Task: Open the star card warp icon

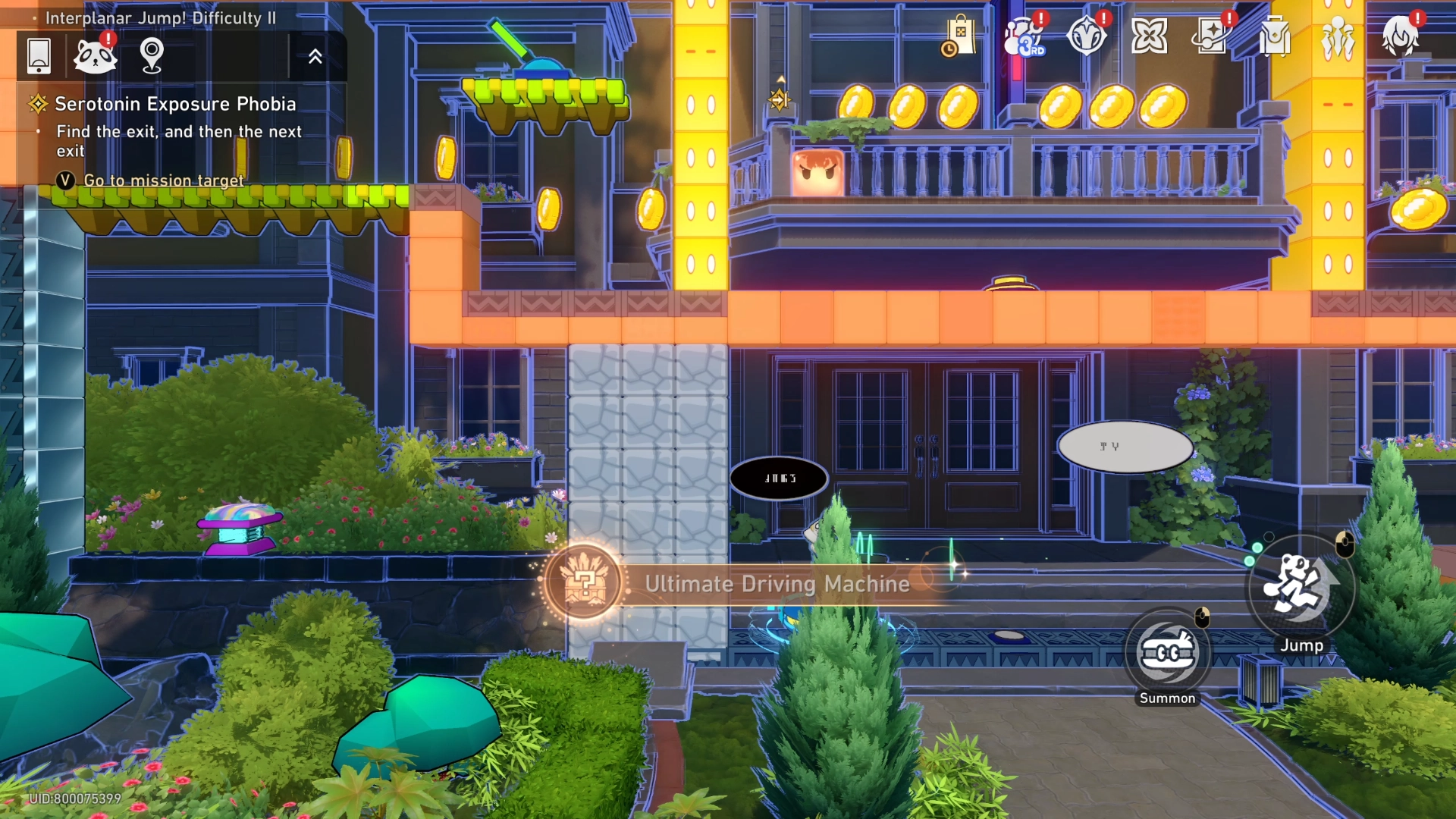Action: point(1212,36)
